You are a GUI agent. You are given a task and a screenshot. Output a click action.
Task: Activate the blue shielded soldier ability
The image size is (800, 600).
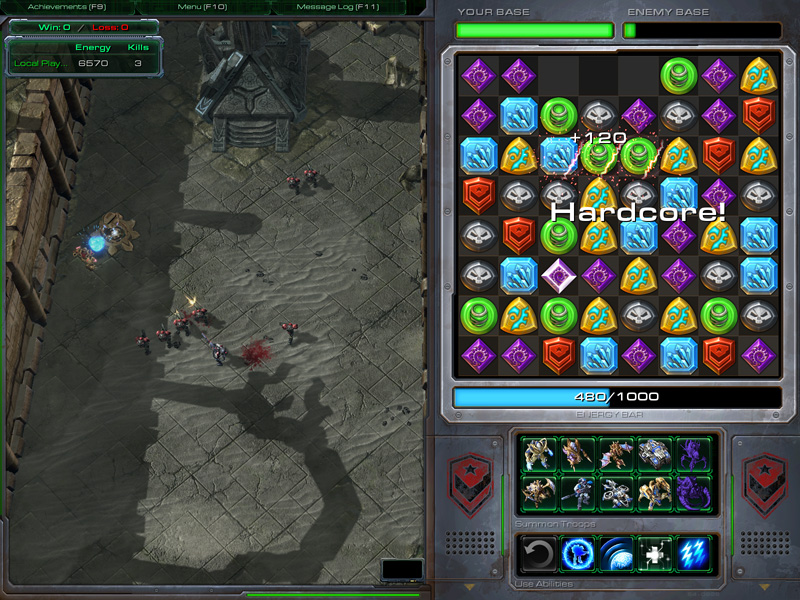pos(577,553)
